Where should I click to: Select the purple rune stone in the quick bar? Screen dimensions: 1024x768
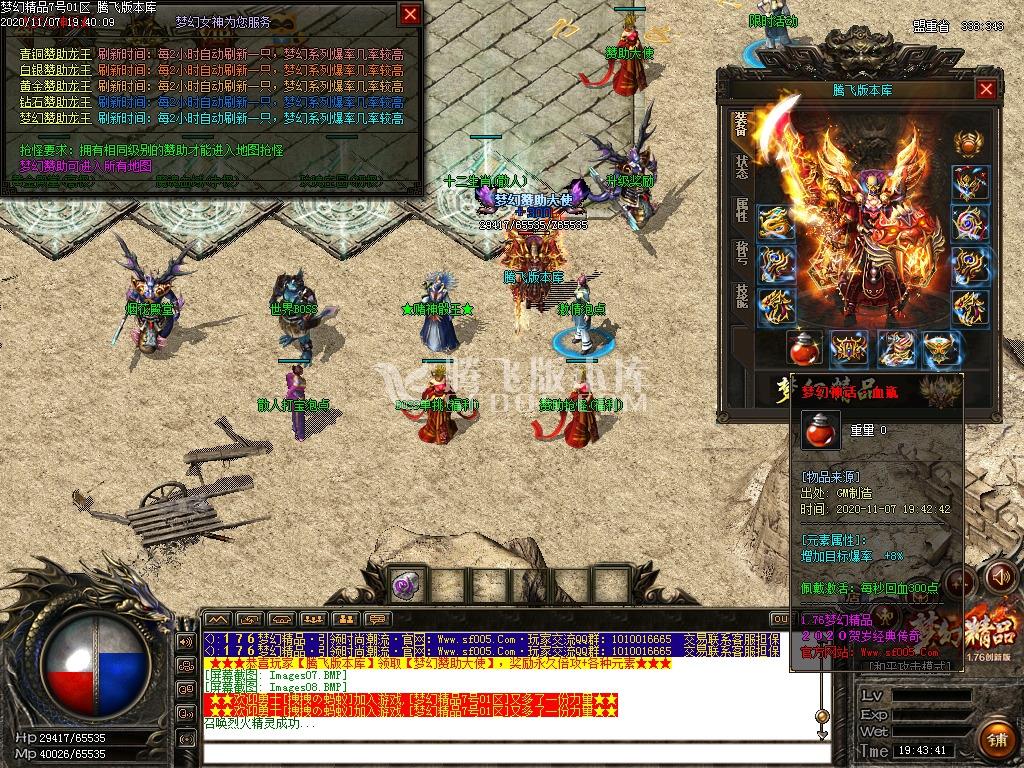[x=406, y=584]
